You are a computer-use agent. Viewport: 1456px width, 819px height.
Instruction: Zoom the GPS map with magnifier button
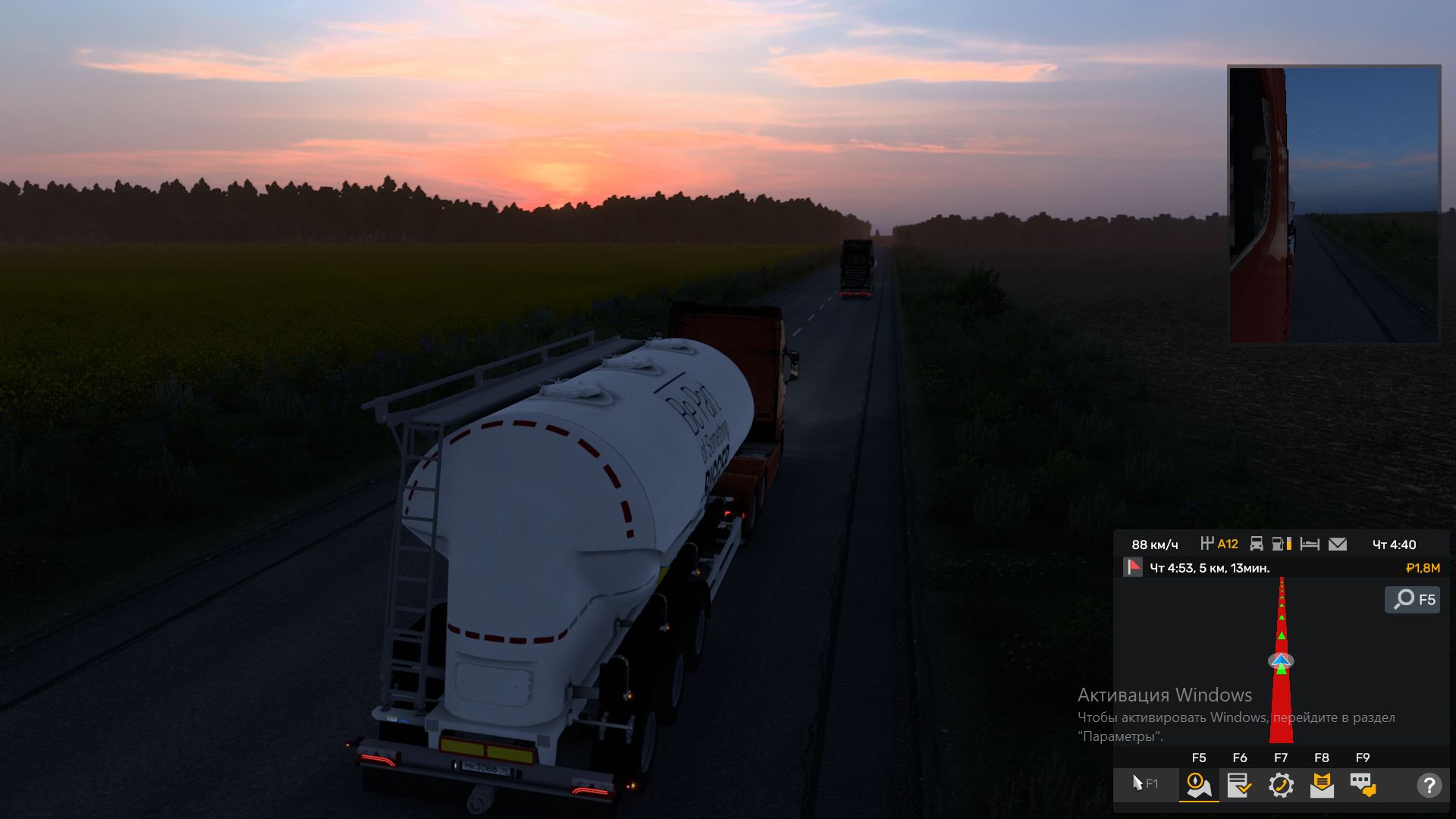point(1412,600)
